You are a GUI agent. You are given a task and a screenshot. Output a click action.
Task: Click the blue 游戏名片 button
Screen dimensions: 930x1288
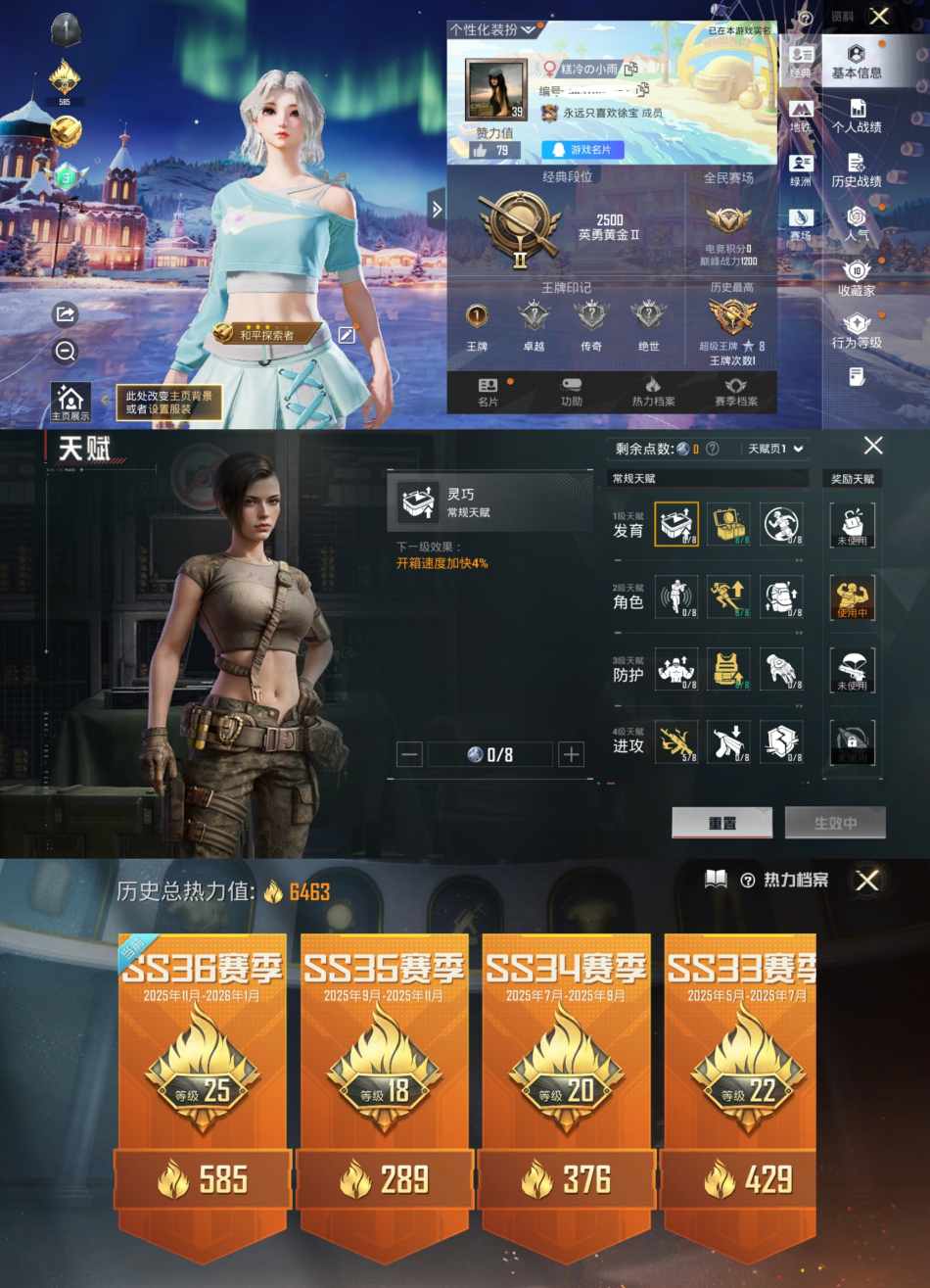click(x=582, y=150)
